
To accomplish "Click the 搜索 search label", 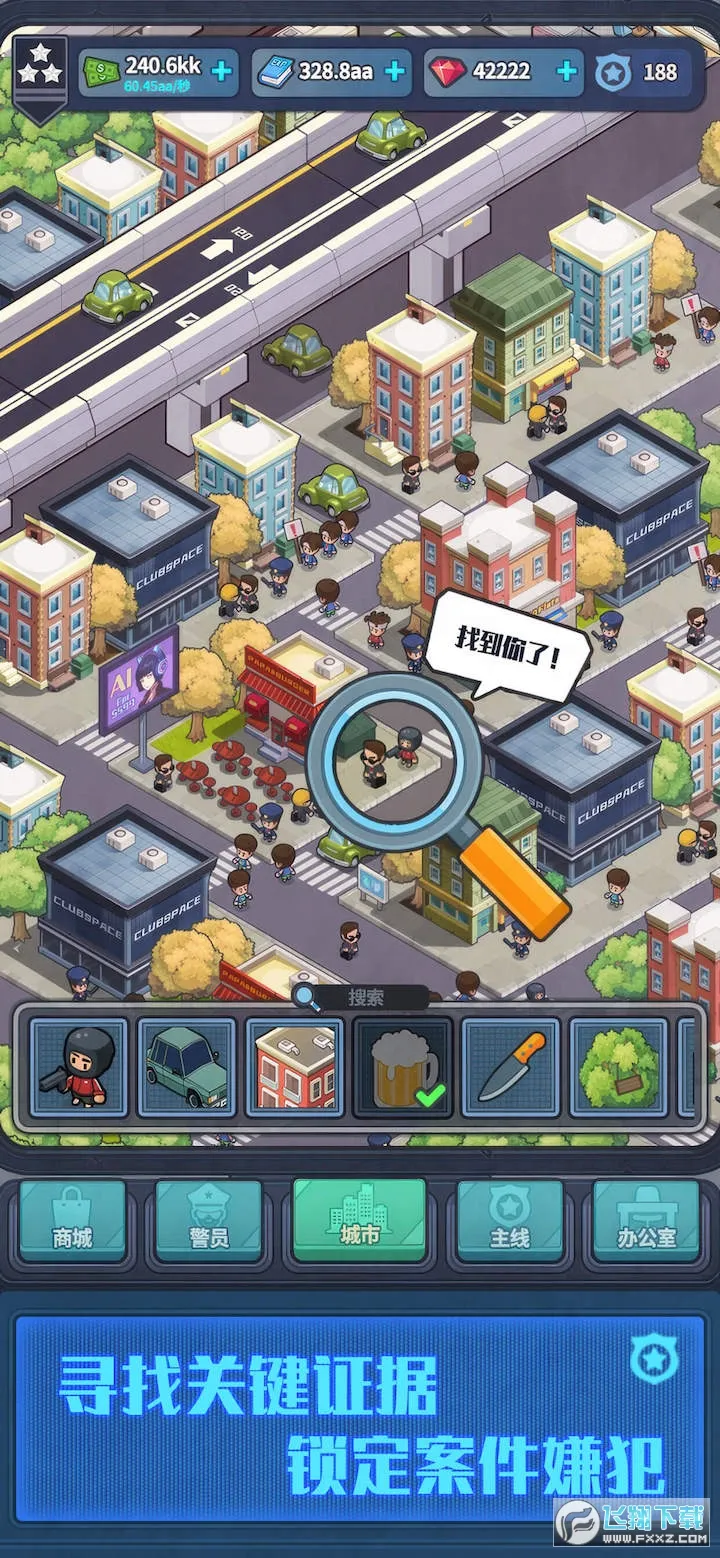I will 366,997.
